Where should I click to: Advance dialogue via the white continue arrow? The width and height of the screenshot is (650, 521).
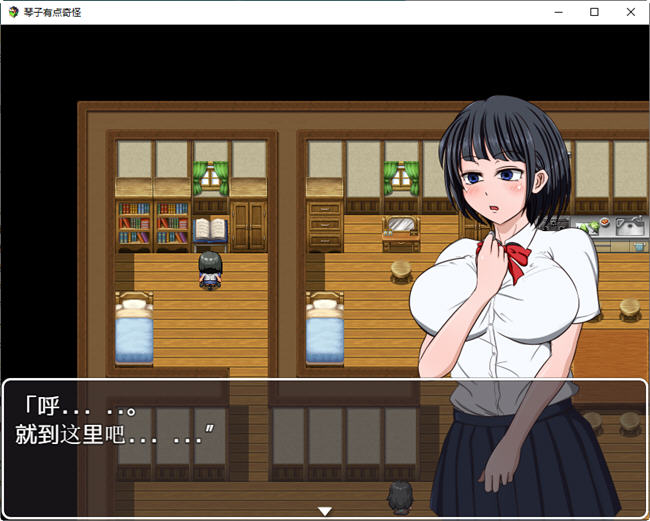tap(324, 511)
